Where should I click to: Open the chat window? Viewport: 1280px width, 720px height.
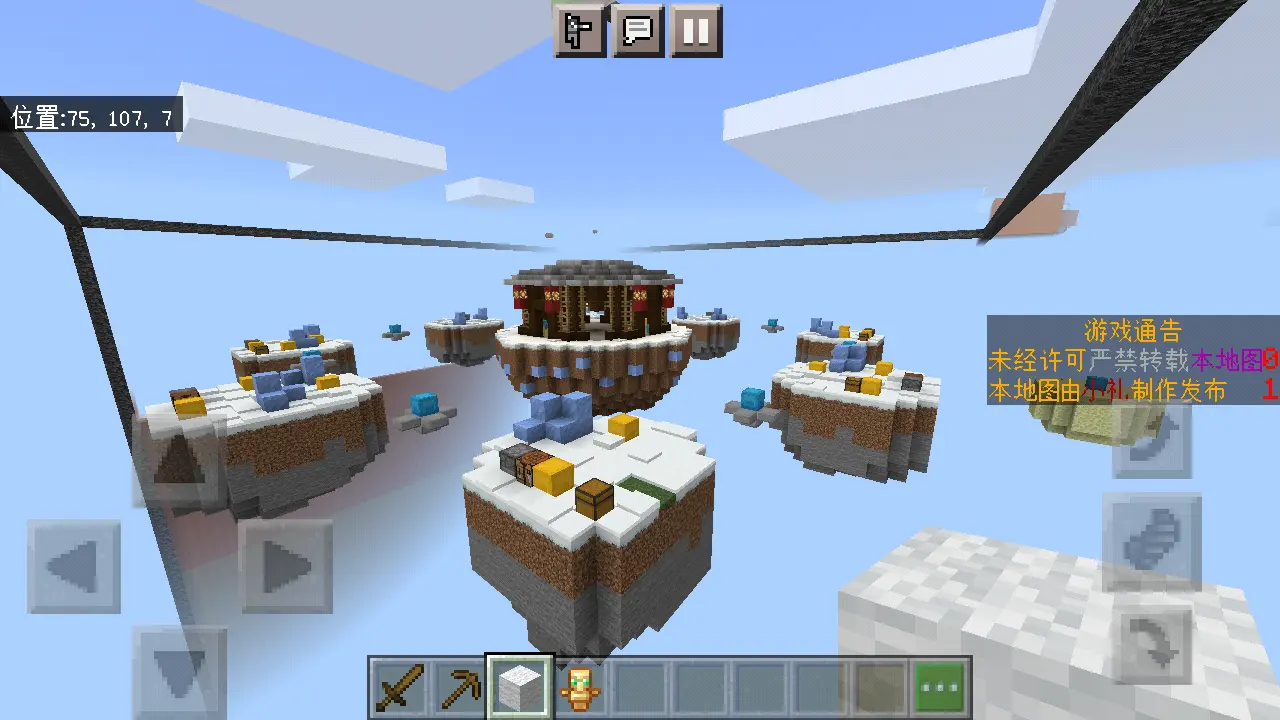pyautogui.click(x=639, y=31)
